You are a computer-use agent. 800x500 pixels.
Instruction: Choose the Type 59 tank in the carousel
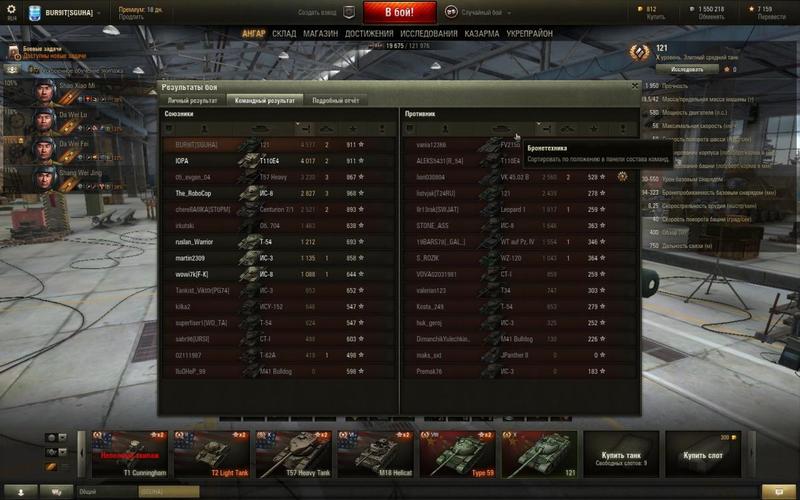(x=458, y=453)
